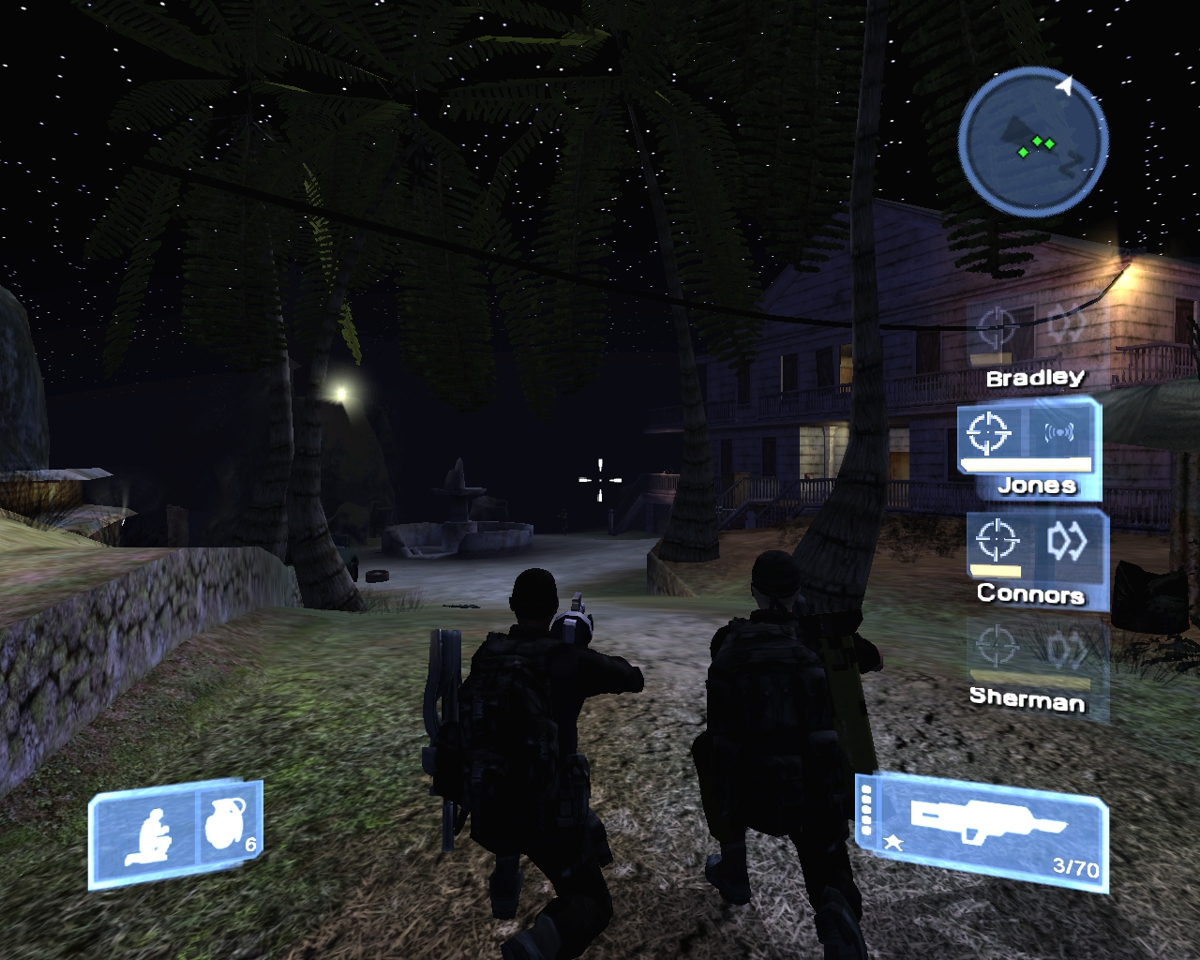Click the circular minimap radar

tap(1033, 141)
